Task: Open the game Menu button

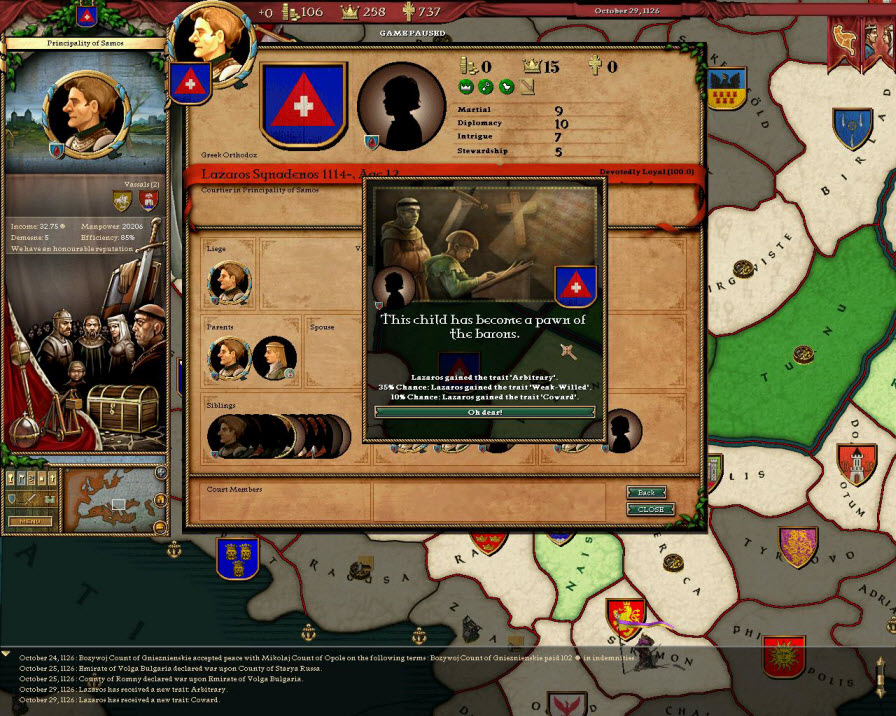Action: (x=30, y=520)
